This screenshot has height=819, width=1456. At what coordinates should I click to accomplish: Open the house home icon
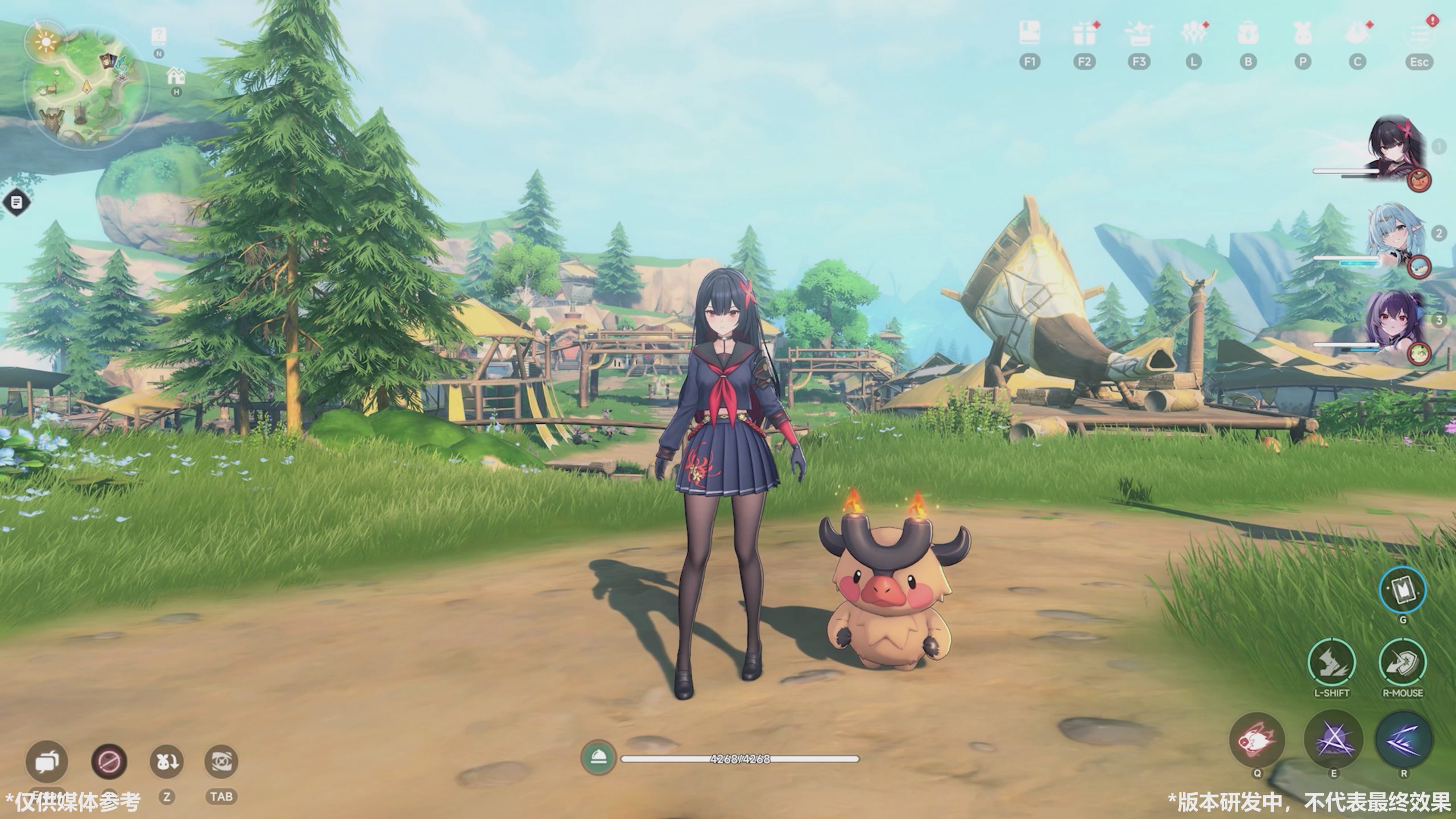click(176, 76)
